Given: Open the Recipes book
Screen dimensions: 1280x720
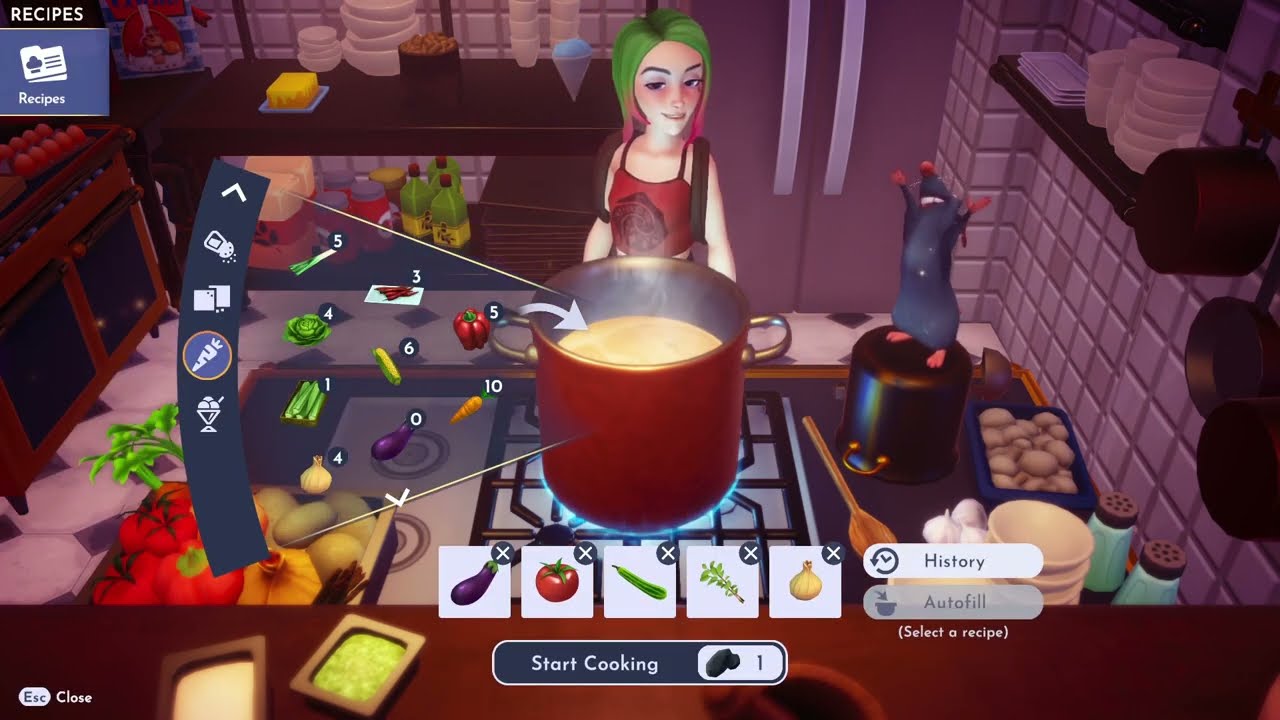Looking at the screenshot, I should [43, 72].
